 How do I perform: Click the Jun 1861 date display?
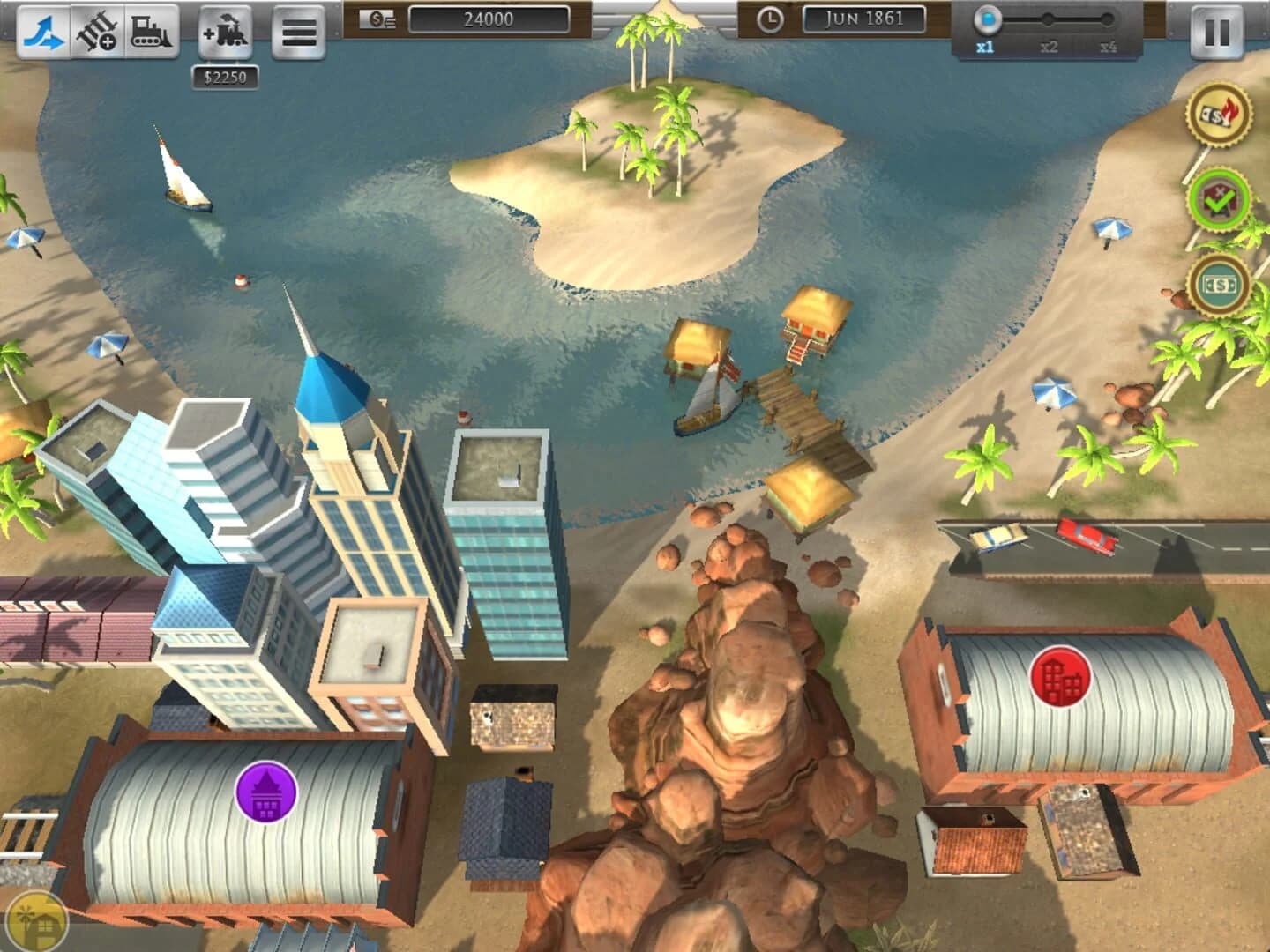[x=866, y=17]
